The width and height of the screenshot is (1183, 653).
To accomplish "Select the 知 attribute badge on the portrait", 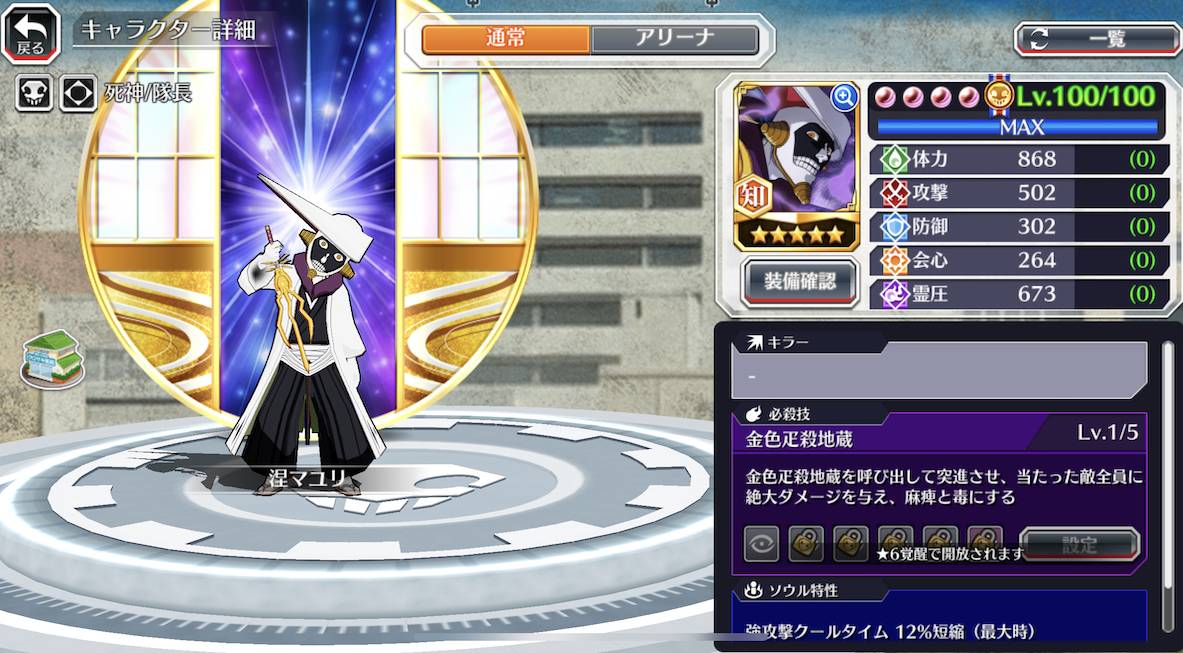I will coord(754,197).
